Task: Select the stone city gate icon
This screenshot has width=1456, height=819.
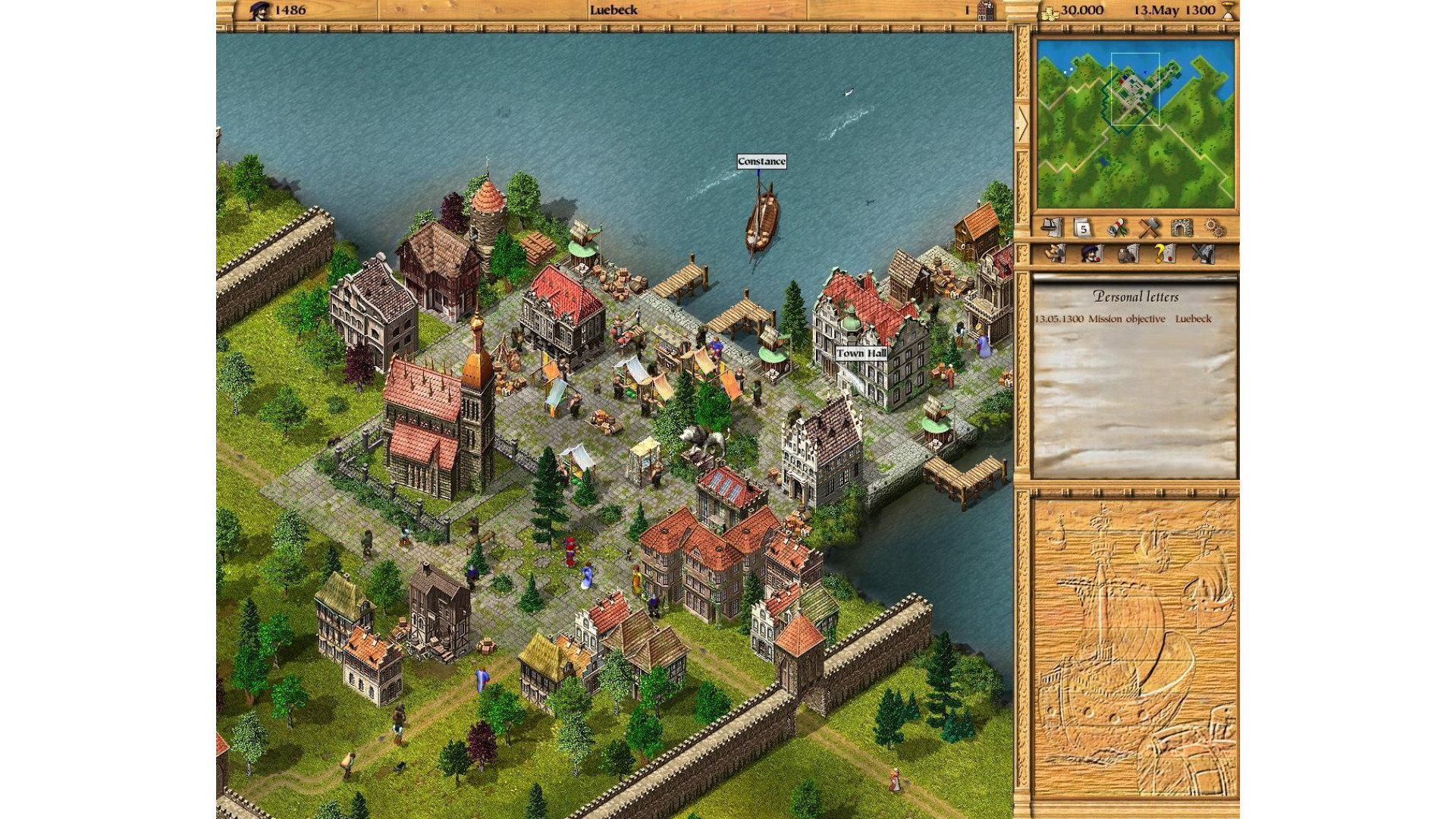Action: (x=1182, y=227)
